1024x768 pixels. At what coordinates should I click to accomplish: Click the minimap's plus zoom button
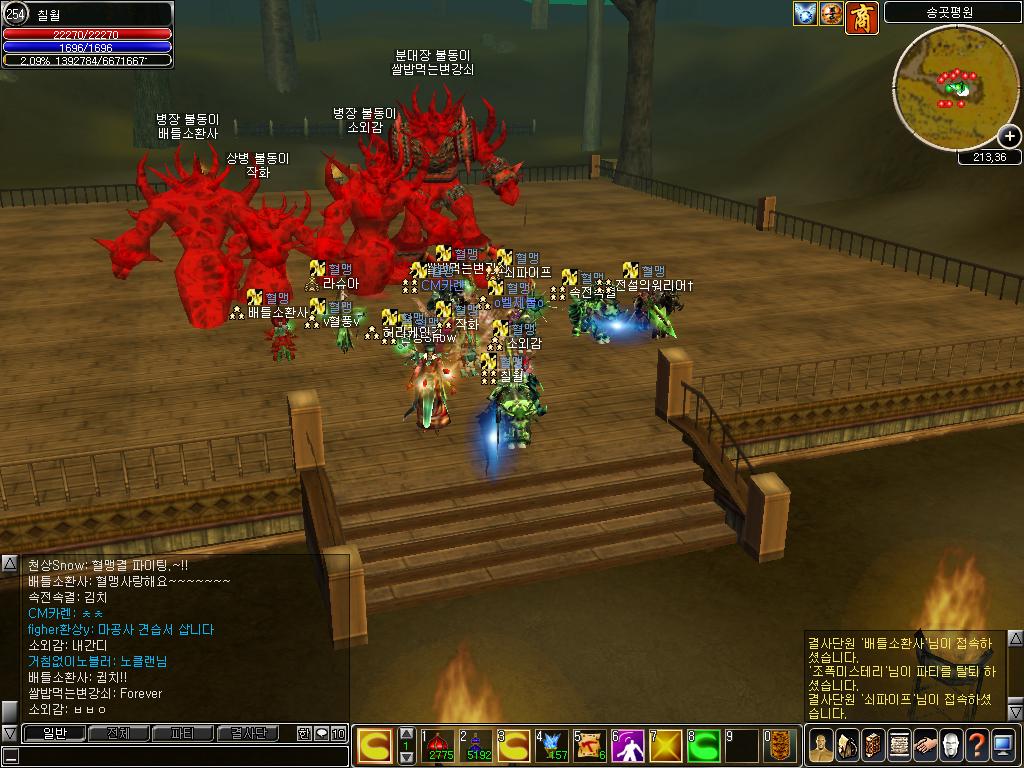(1009, 136)
